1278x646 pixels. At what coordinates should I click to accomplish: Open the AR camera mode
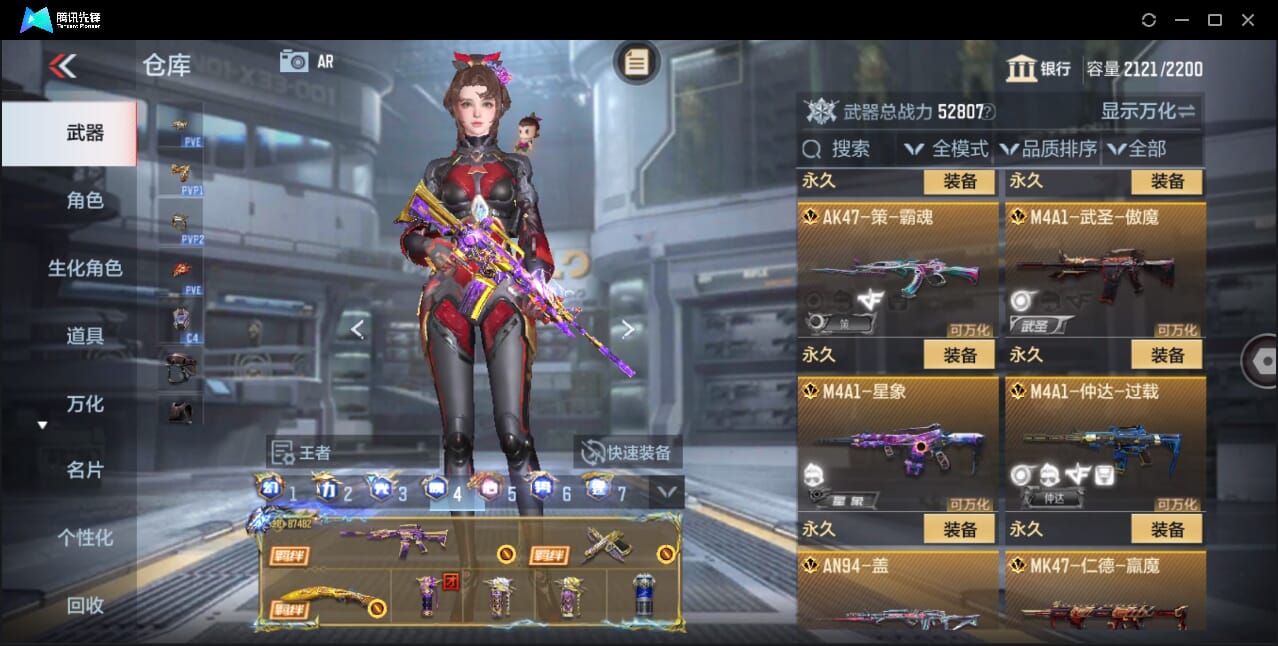[x=307, y=61]
